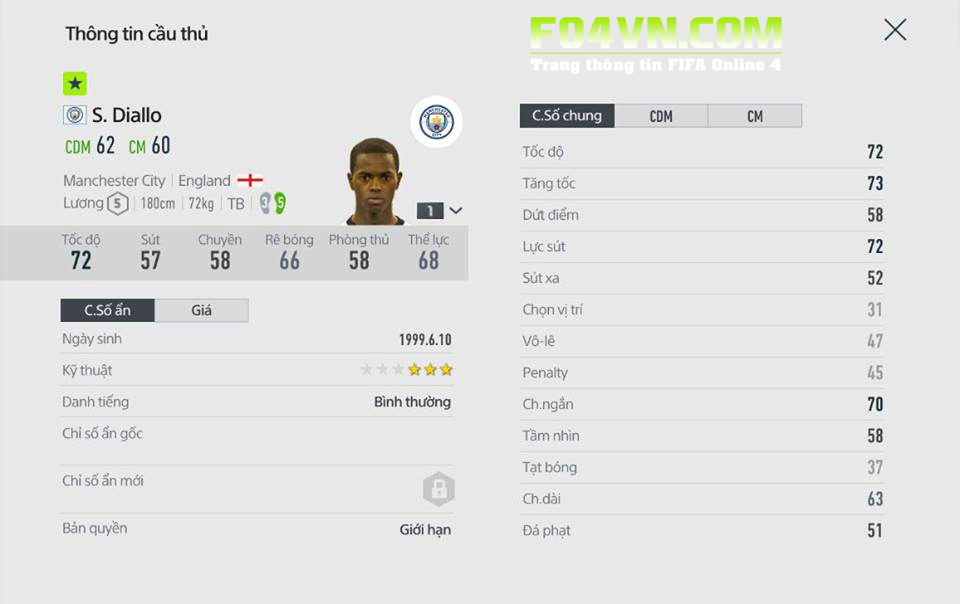This screenshot has width=960, height=604.
Task: Click the green star season icon
Action: click(75, 84)
